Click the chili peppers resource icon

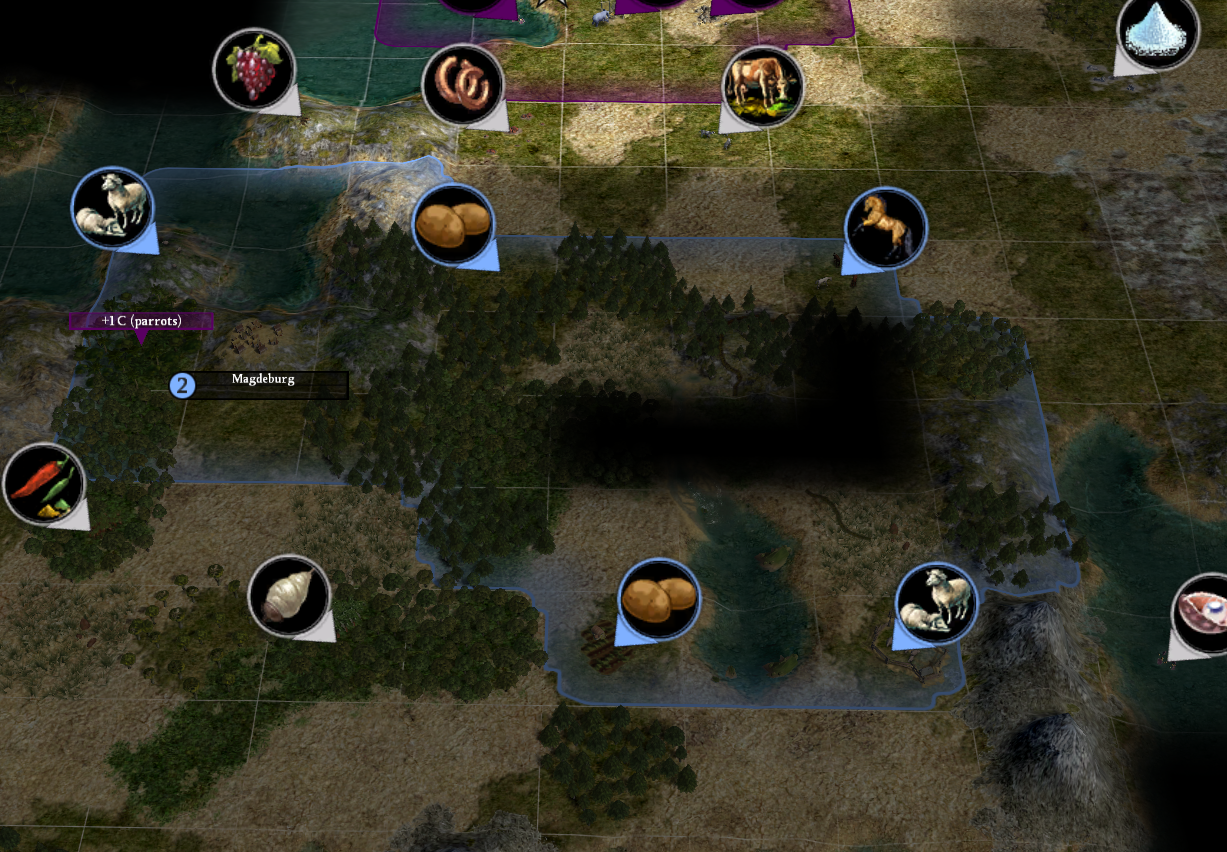point(44,485)
